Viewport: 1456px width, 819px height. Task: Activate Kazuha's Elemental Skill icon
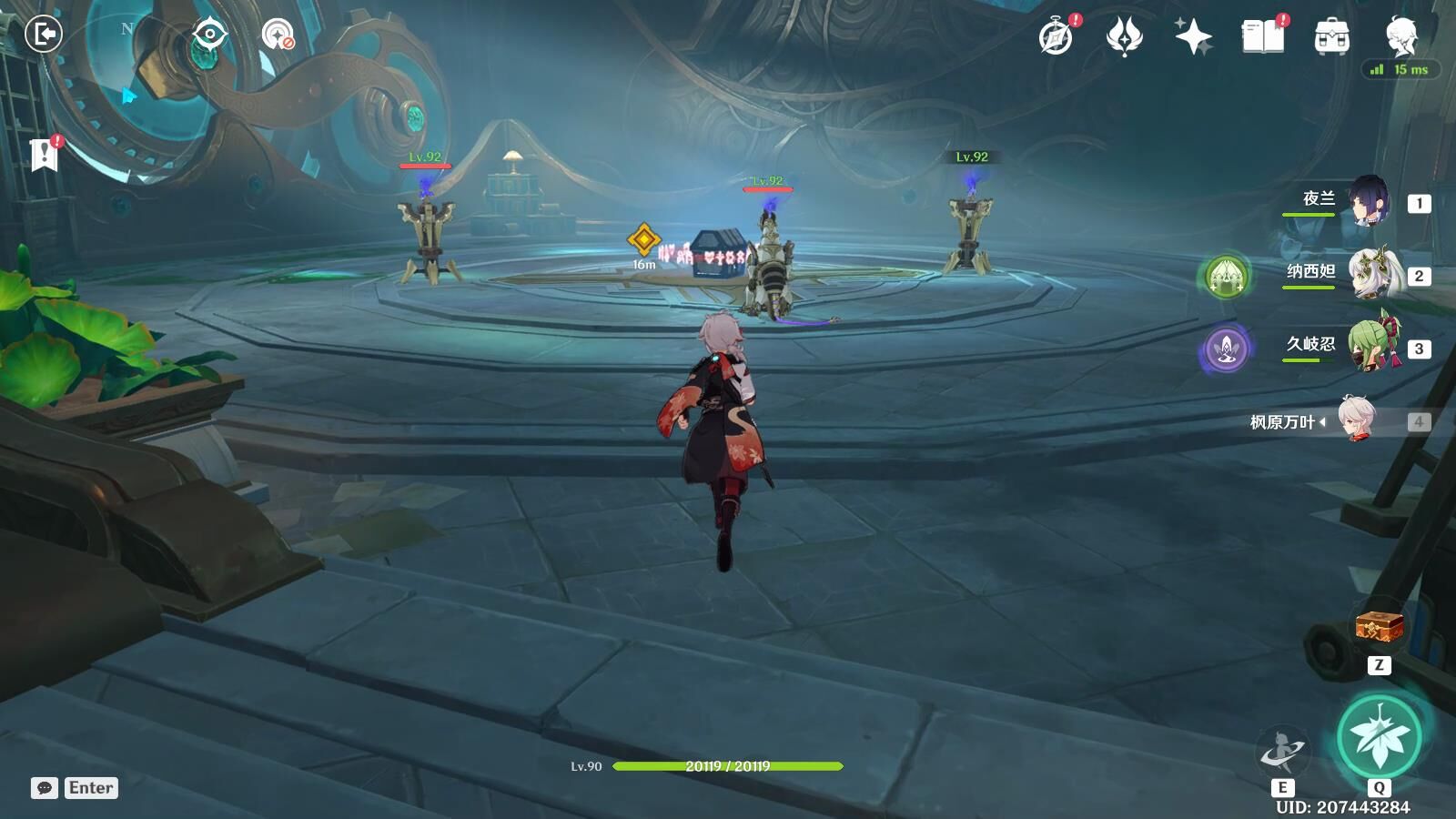[1282, 752]
